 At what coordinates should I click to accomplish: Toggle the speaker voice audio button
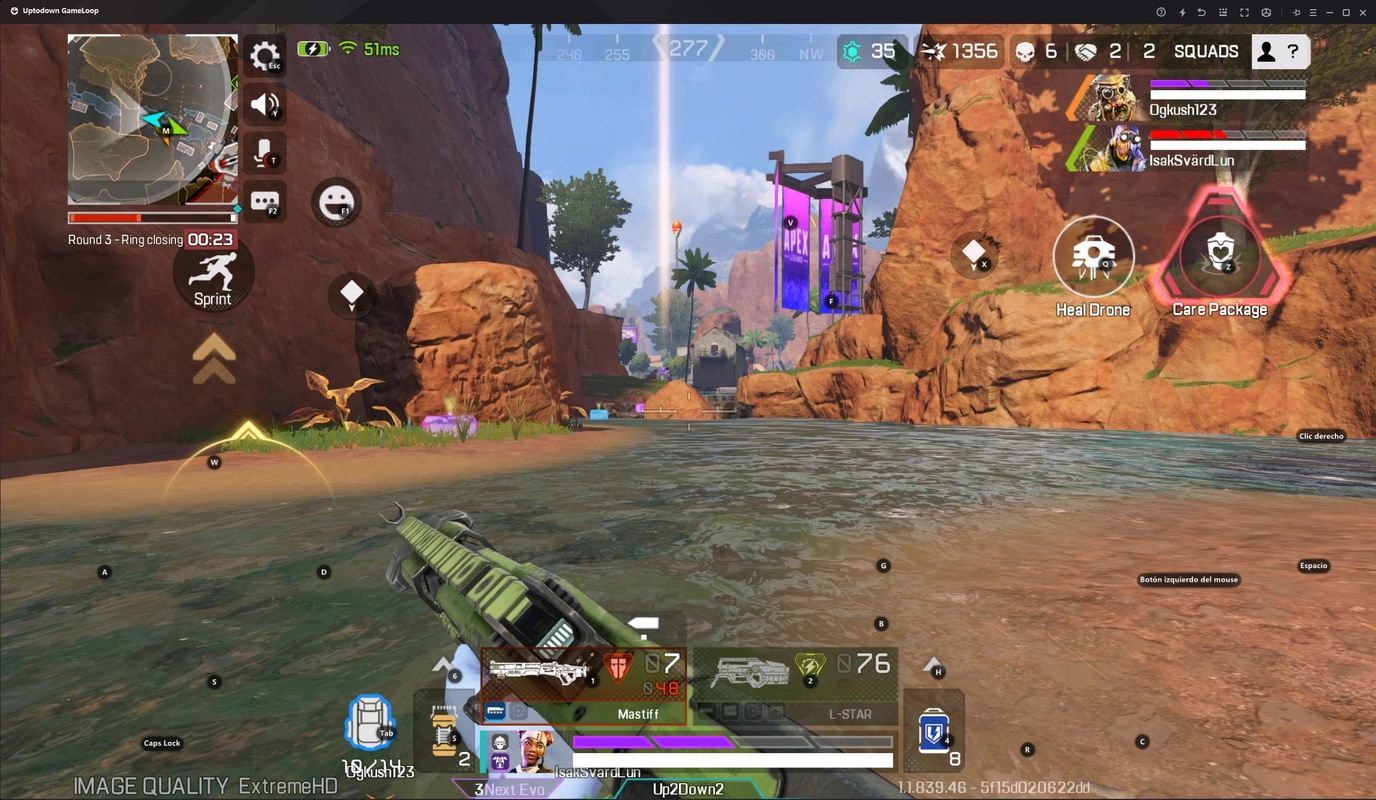coord(264,104)
